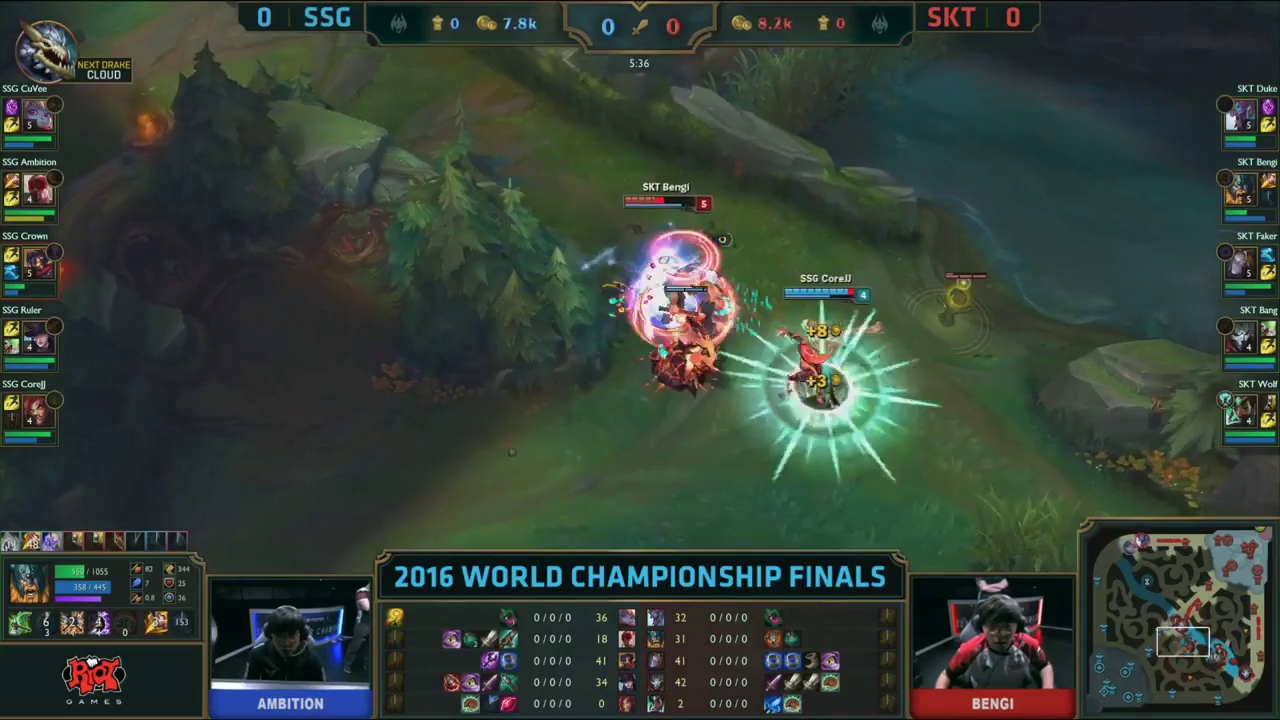Select the BENGI player nameplate tab

pos(992,703)
